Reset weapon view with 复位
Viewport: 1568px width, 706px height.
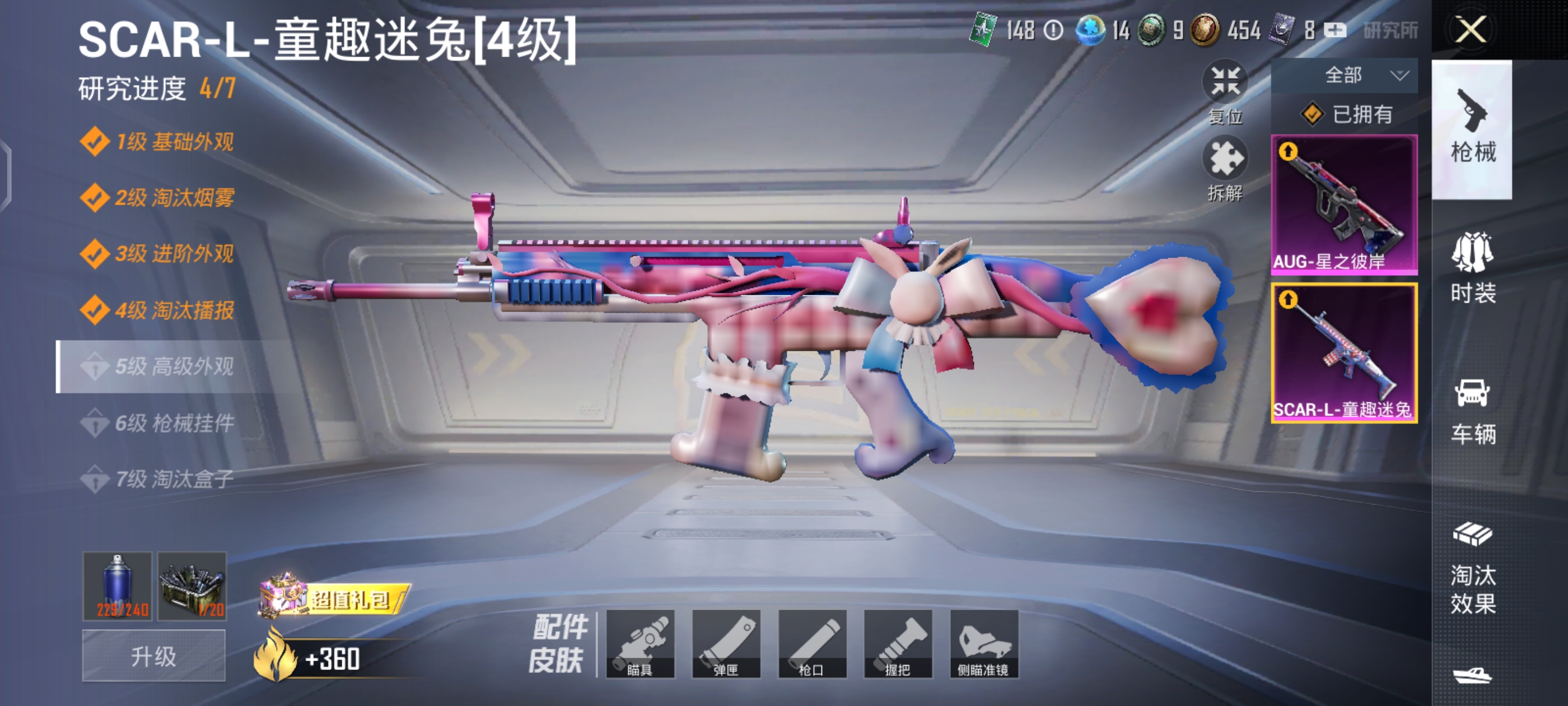(x=1225, y=91)
